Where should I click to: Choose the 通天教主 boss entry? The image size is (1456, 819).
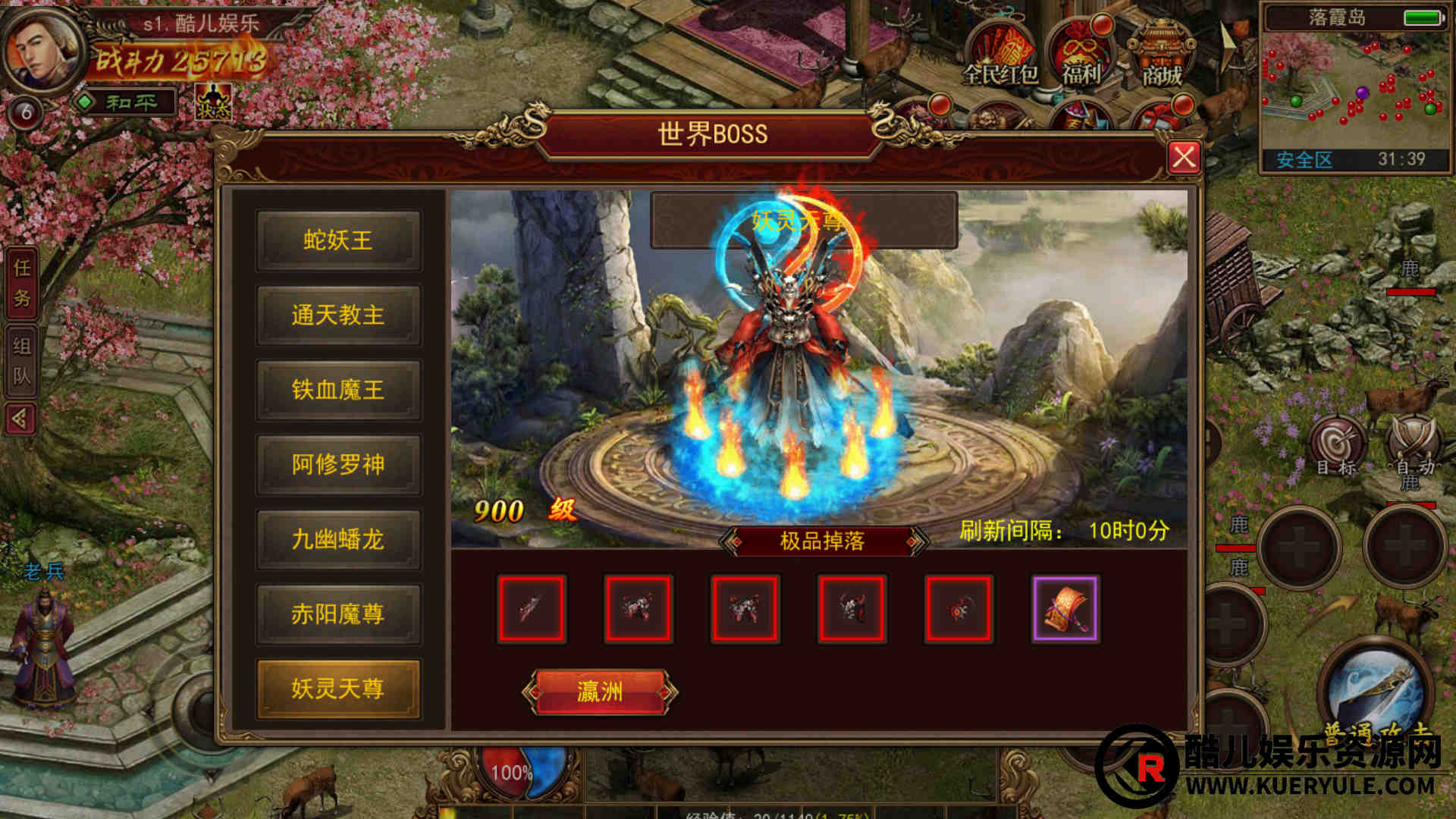338,315
